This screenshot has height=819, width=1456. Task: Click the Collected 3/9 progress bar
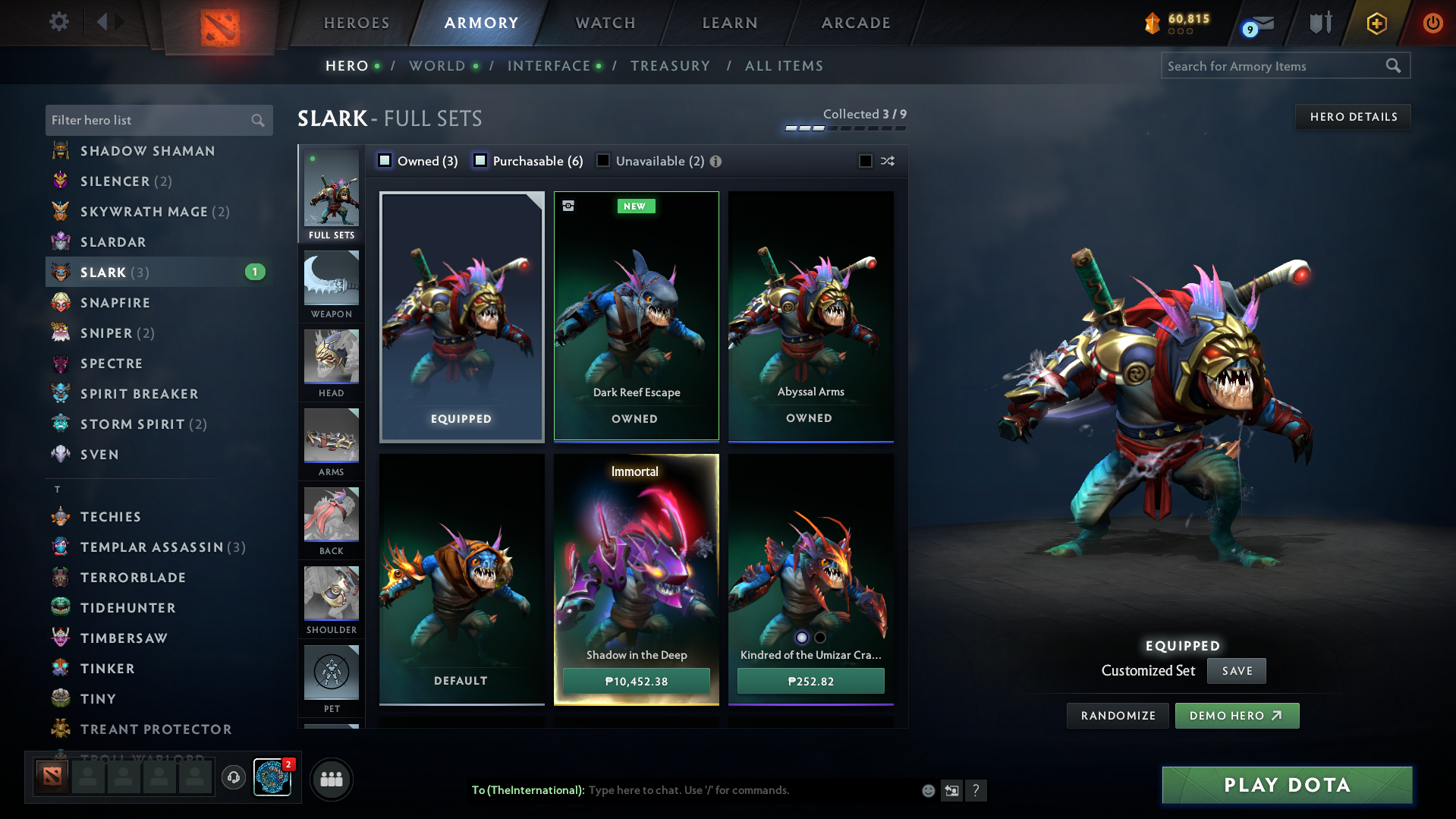point(844,128)
